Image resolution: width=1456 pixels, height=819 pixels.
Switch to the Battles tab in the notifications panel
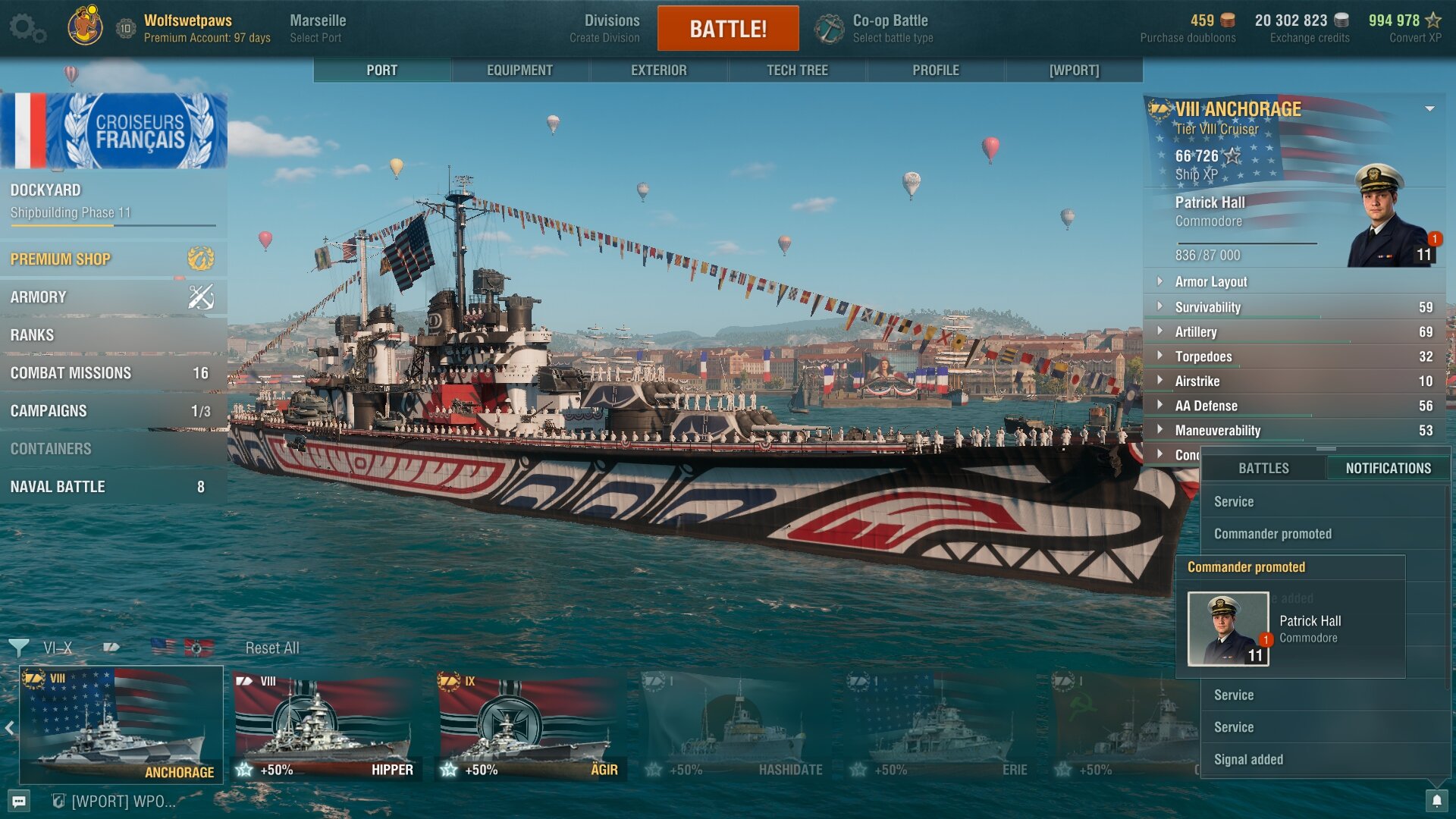coord(1263,469)
